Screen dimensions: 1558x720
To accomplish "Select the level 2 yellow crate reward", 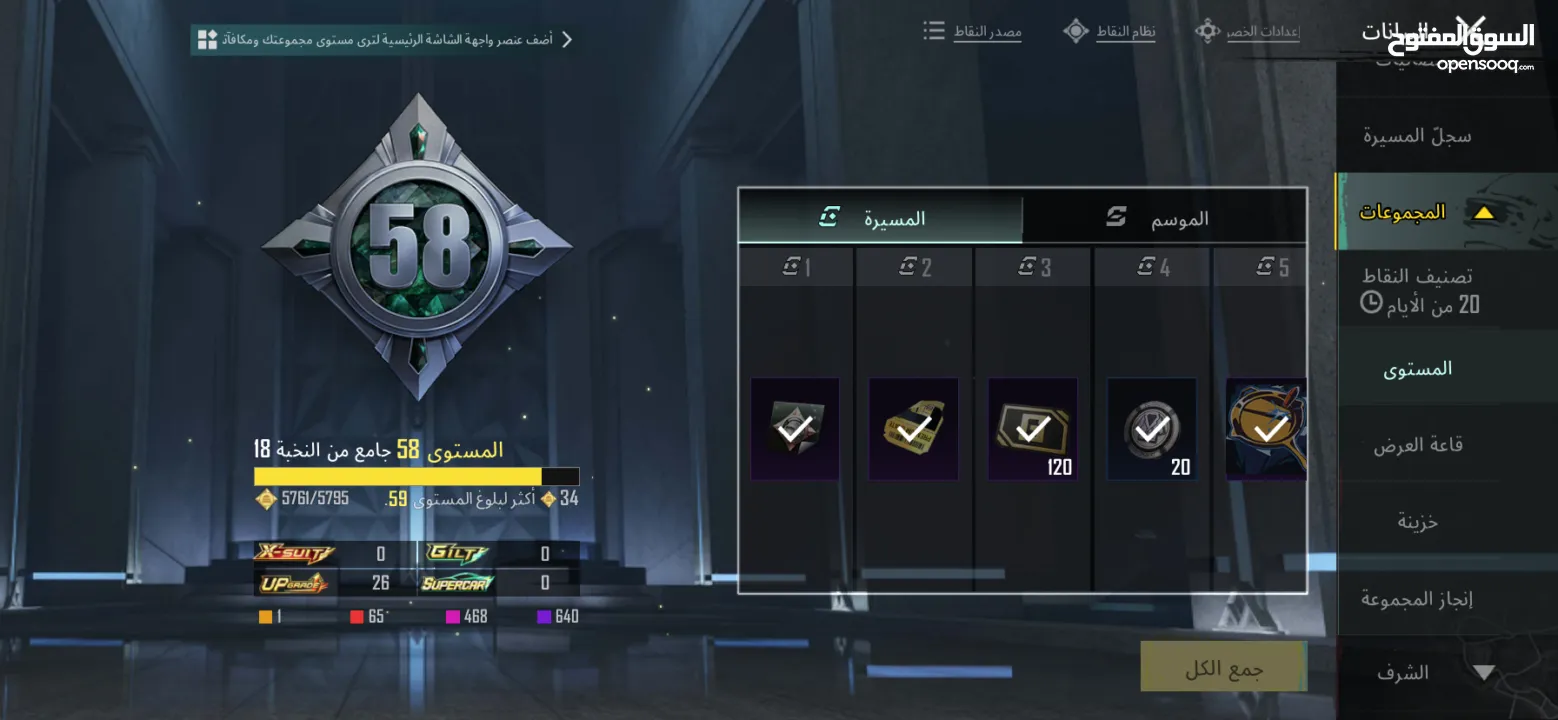I will point(913,429).
